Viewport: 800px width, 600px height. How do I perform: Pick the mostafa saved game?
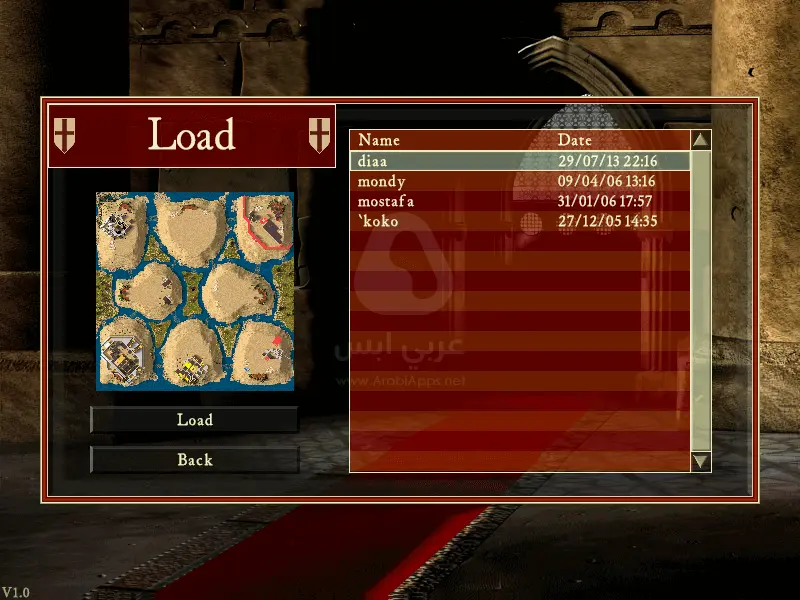(x=520, y=201)
